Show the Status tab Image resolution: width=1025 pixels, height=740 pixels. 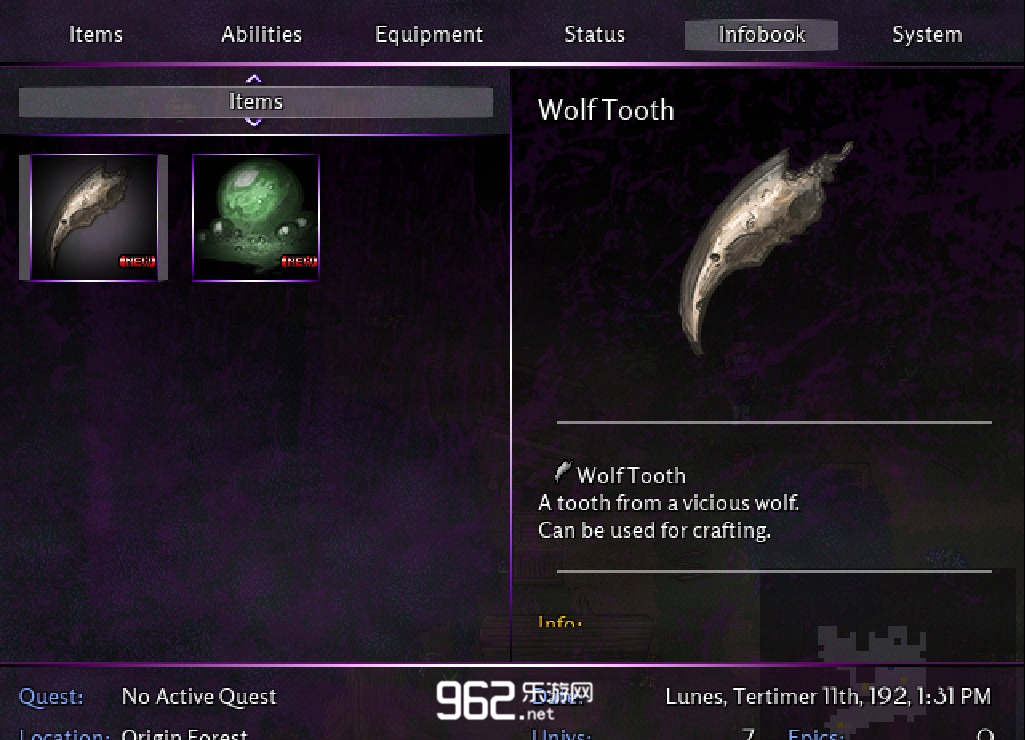594,35
